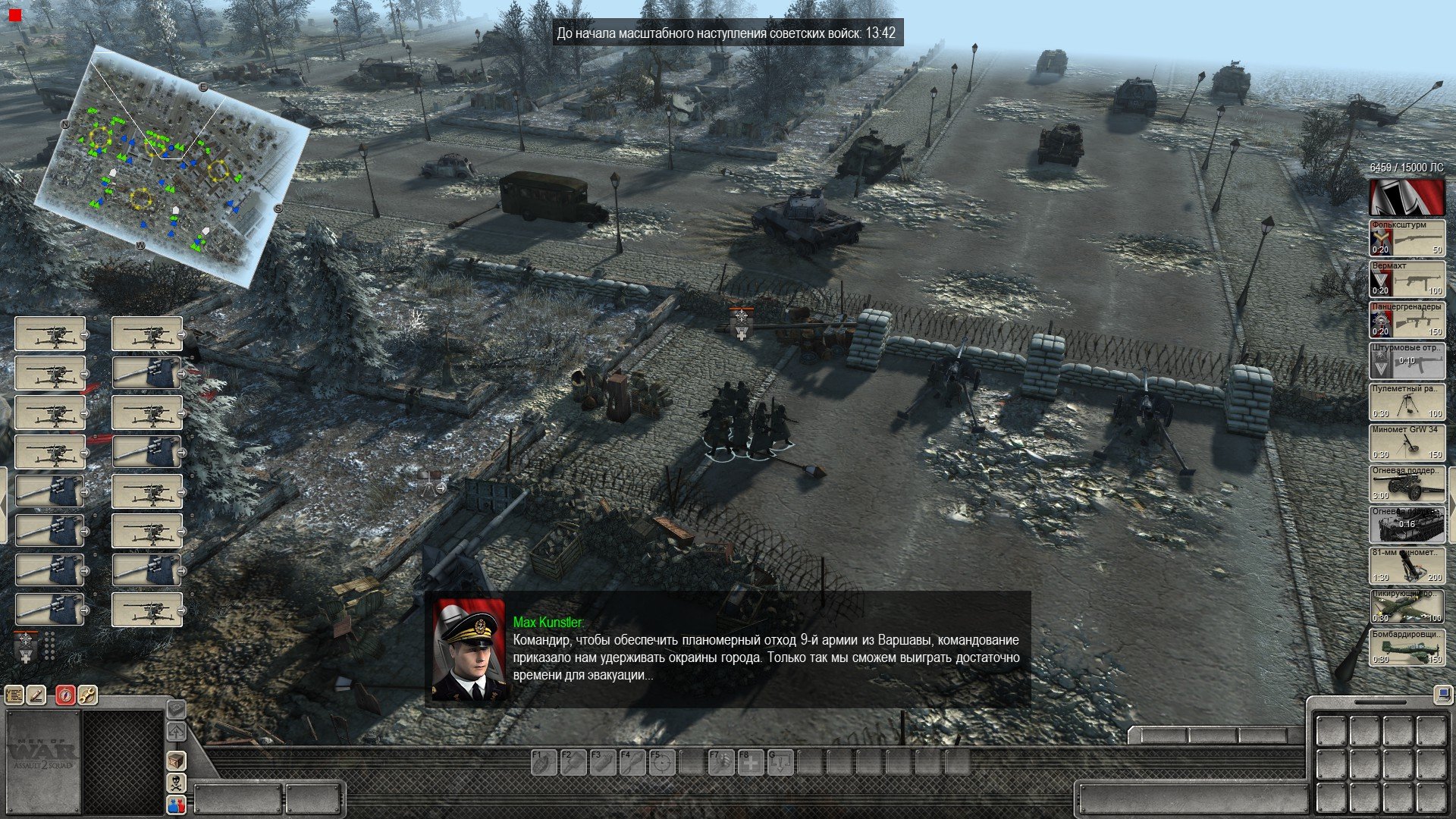1456x819 pixels.
Task: Choose the Бомбардировщик air strike
Action: 1407,648
